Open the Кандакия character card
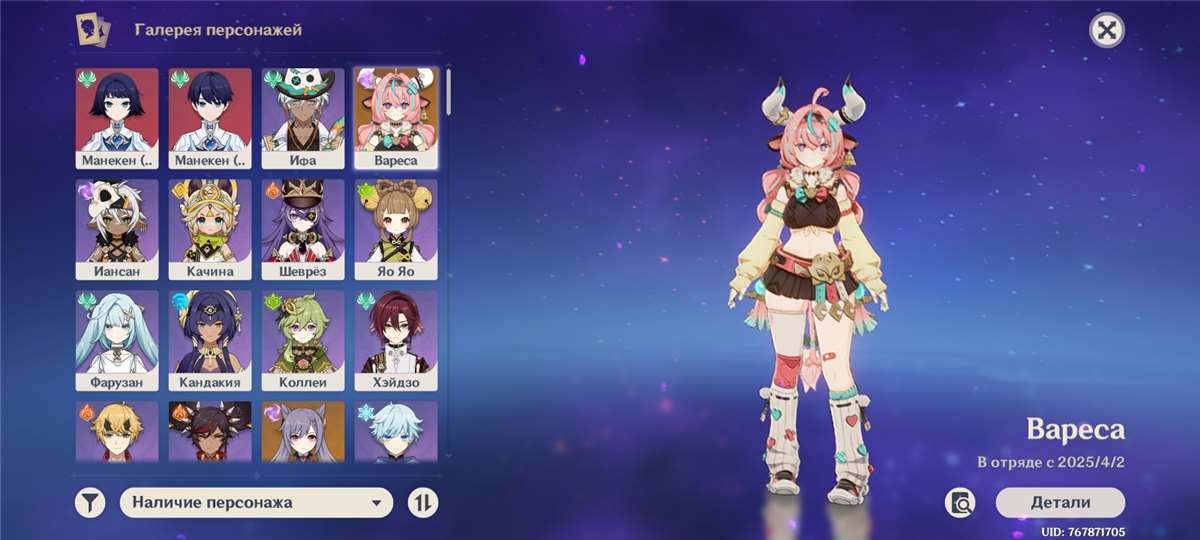Image resolution: width=1200 pixels, height=540 pixels. [x=210, y=340]
